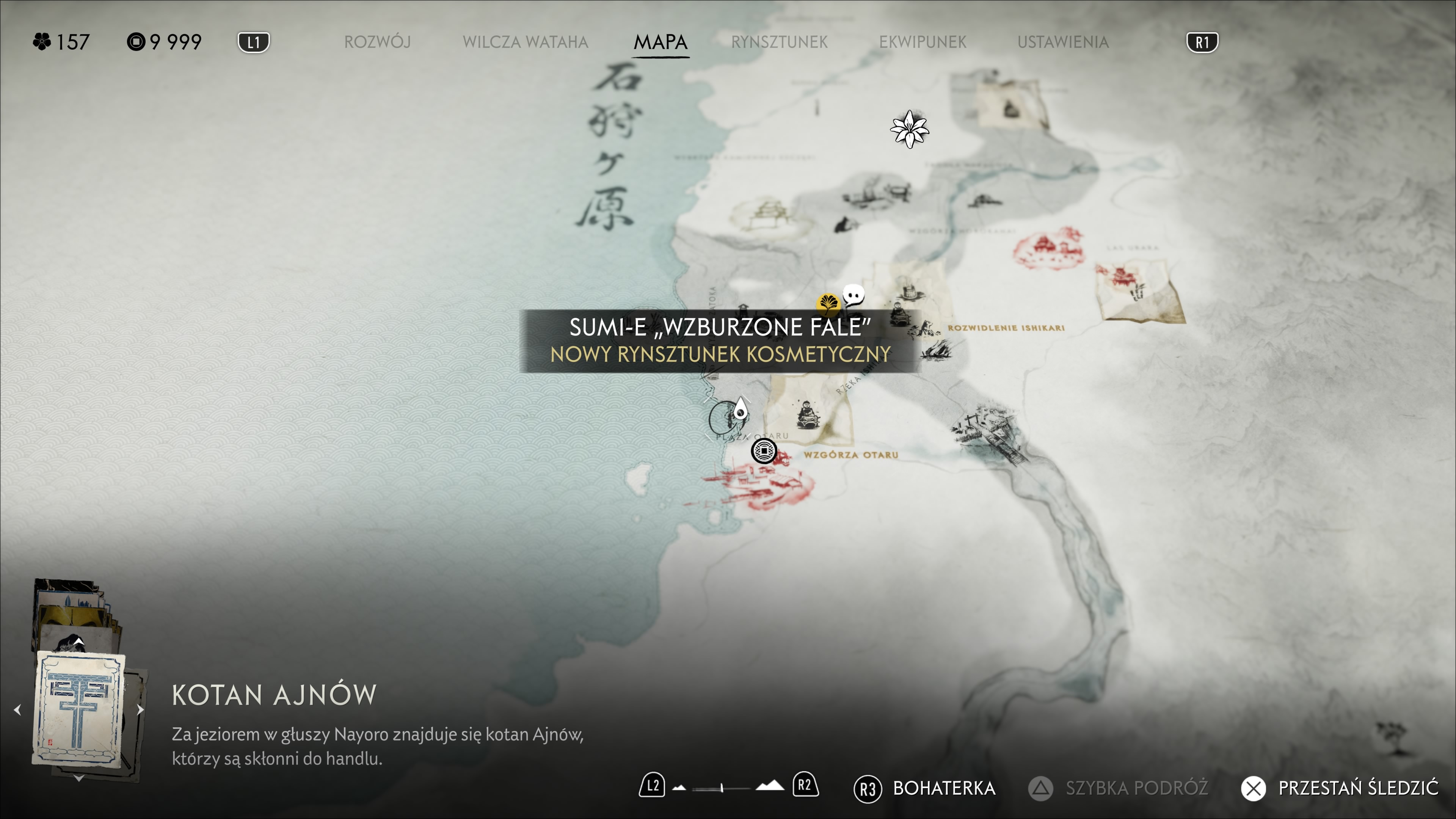Select the white flower map marker
1456x819 pixels.
pyautogui.click(x=909, y=129)
